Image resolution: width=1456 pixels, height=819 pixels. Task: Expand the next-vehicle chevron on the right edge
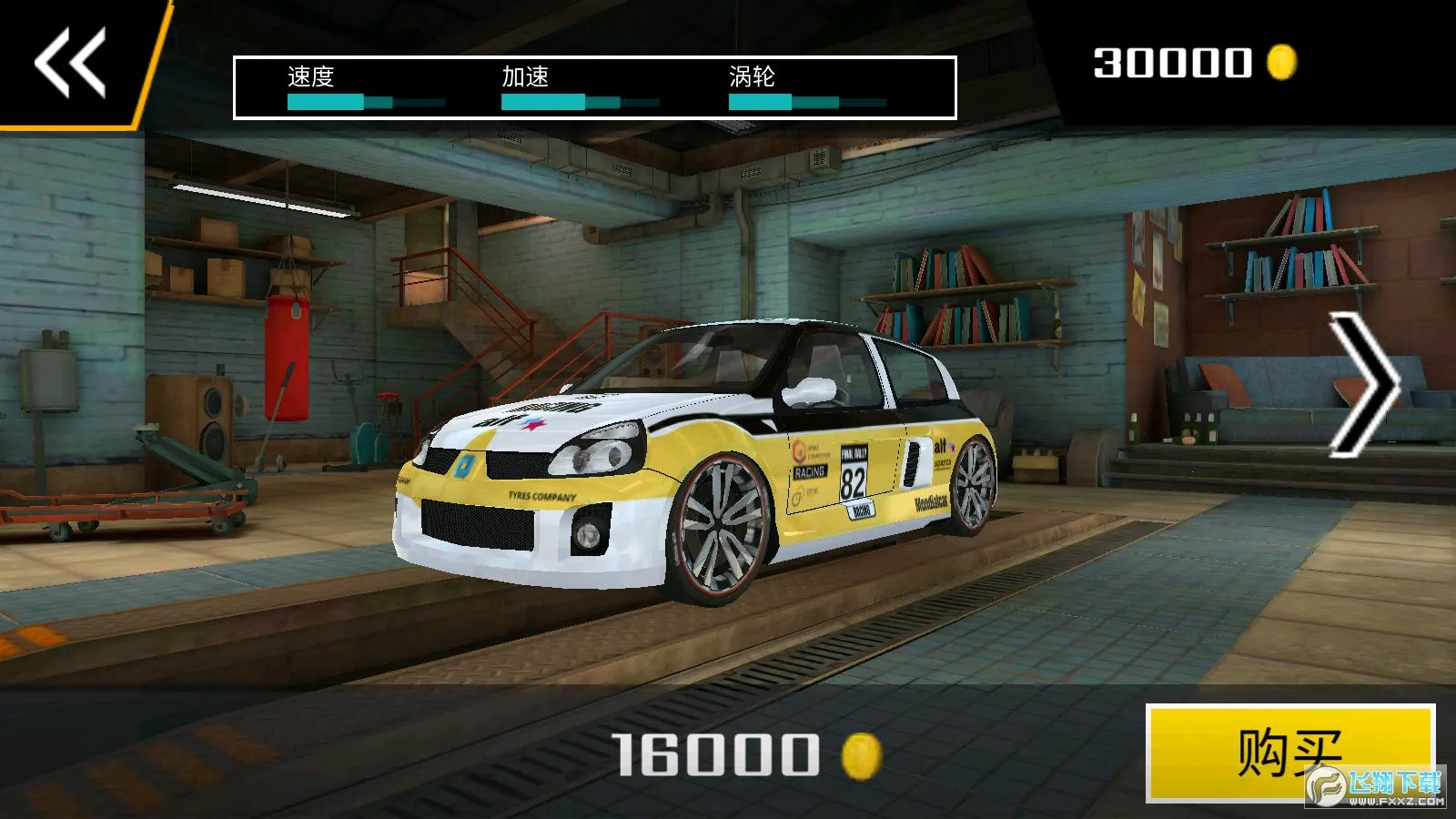1360,382
